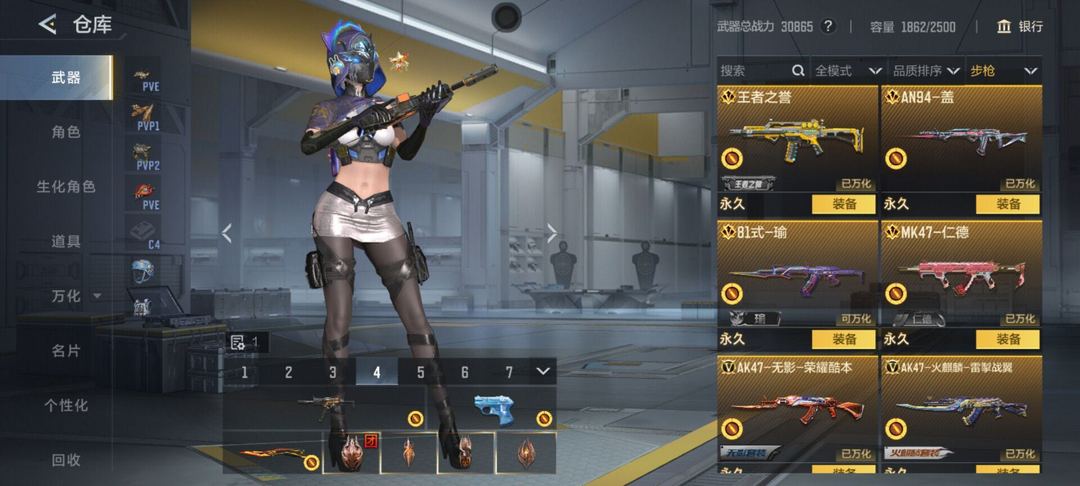This screenshot has height=486, width=1080.
Task: Rotate to the next character view with right arrow
Action: point(552,233)
